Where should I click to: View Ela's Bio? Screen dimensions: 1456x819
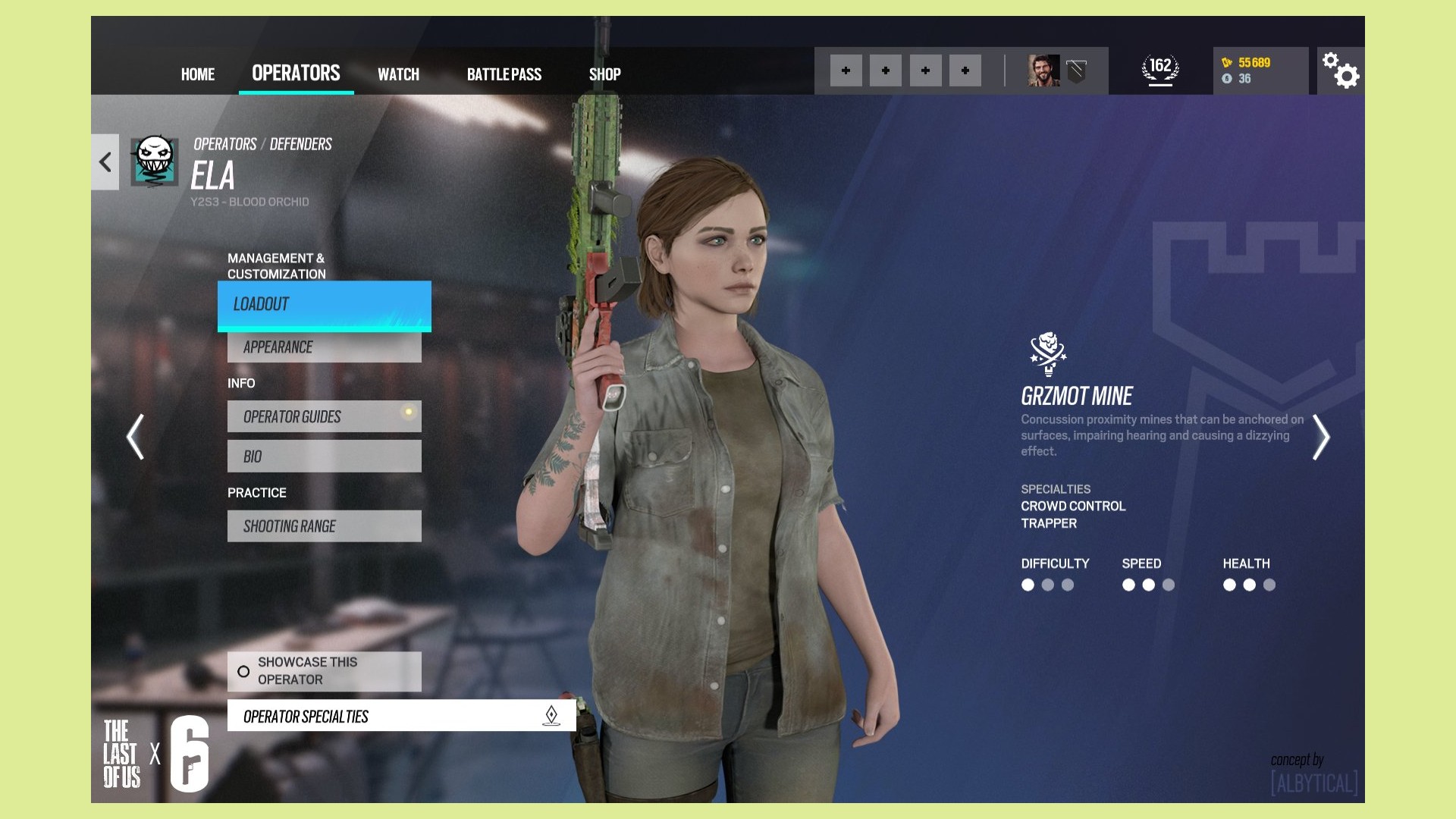point(325,457)
